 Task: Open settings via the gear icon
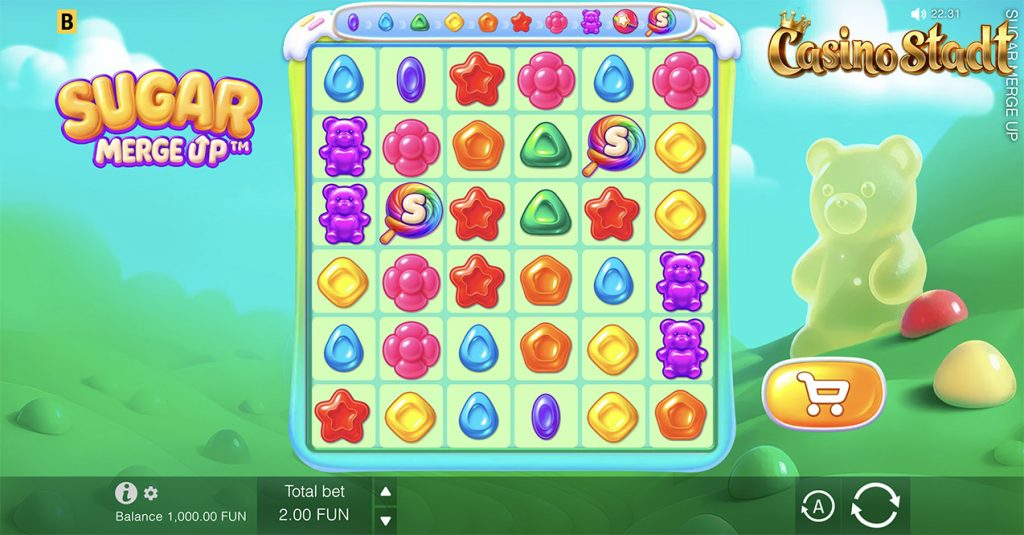[x=151, y=493]
